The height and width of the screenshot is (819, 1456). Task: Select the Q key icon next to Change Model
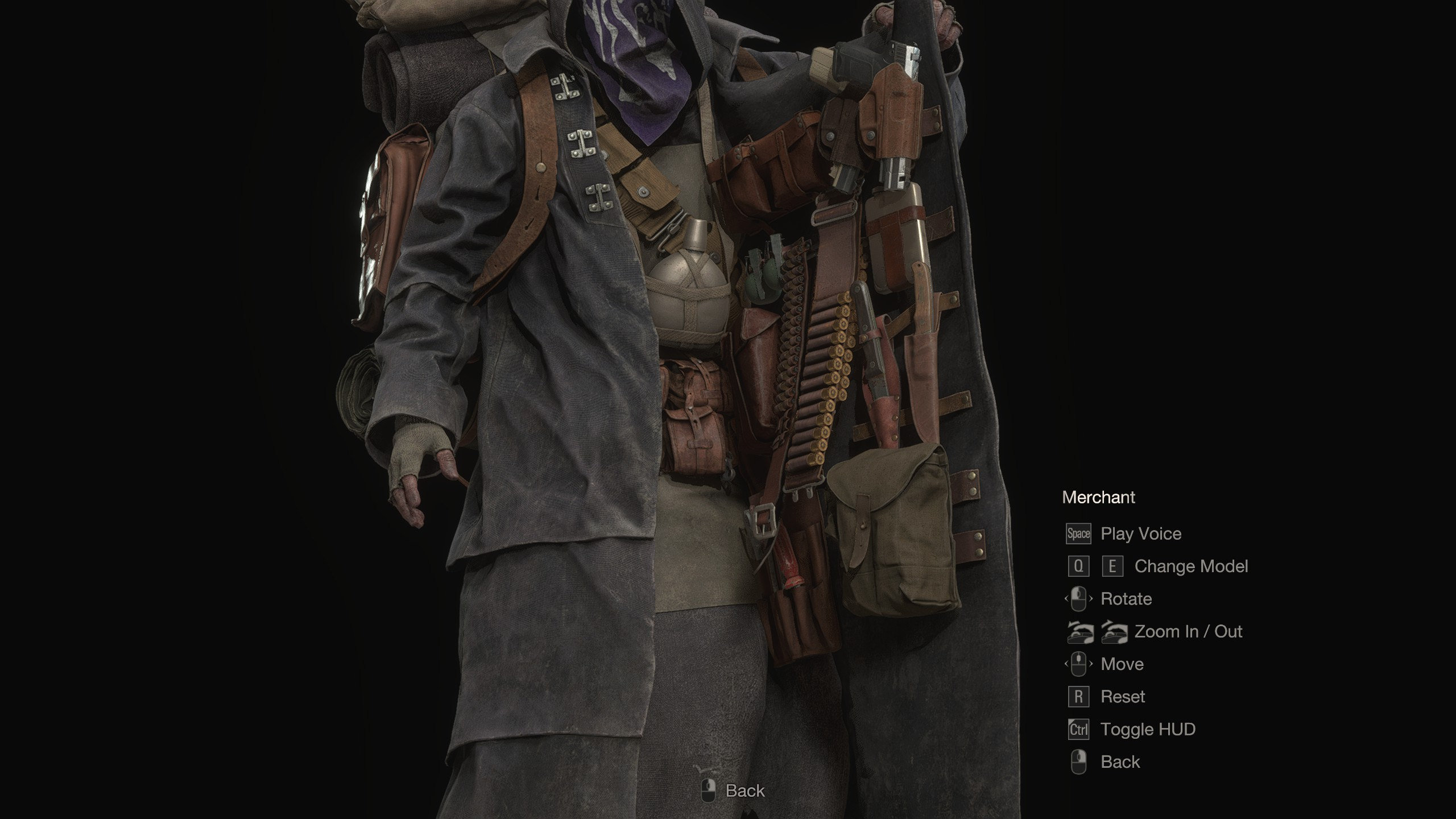(x=1078, y=566)
